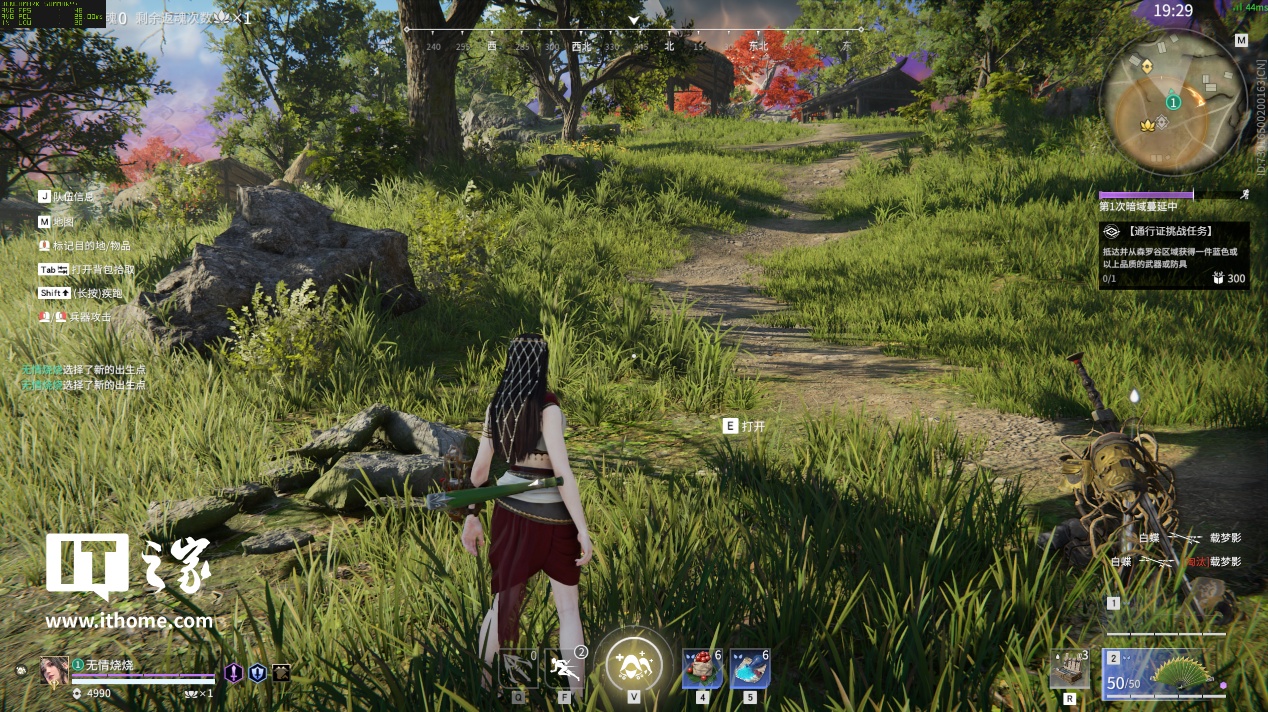Click the player portrait of 无情烧烧
Viewport: 1268px width, 712px height.
[x=54, y=670]
